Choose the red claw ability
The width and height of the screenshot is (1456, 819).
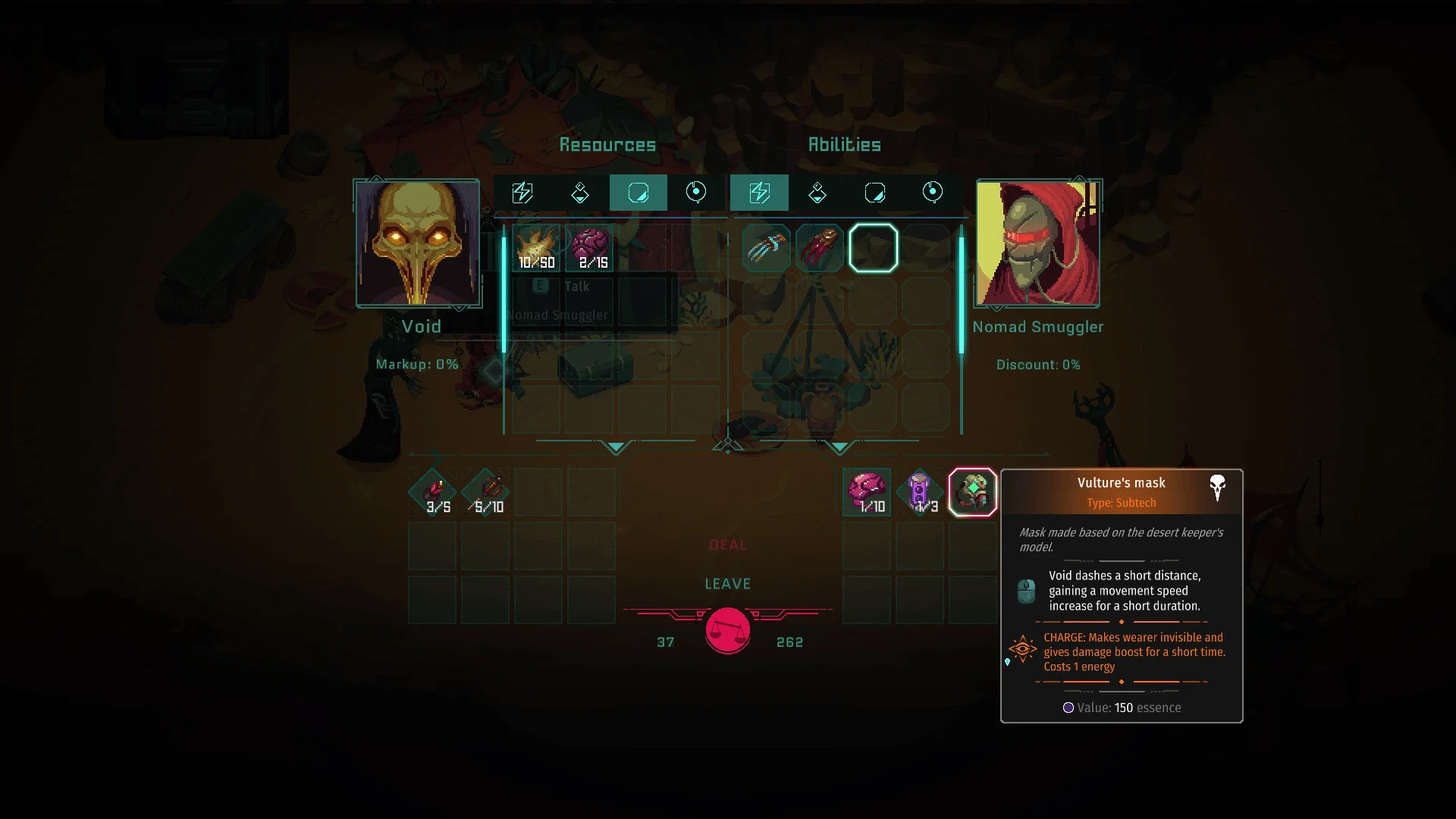tap(820, 248)
